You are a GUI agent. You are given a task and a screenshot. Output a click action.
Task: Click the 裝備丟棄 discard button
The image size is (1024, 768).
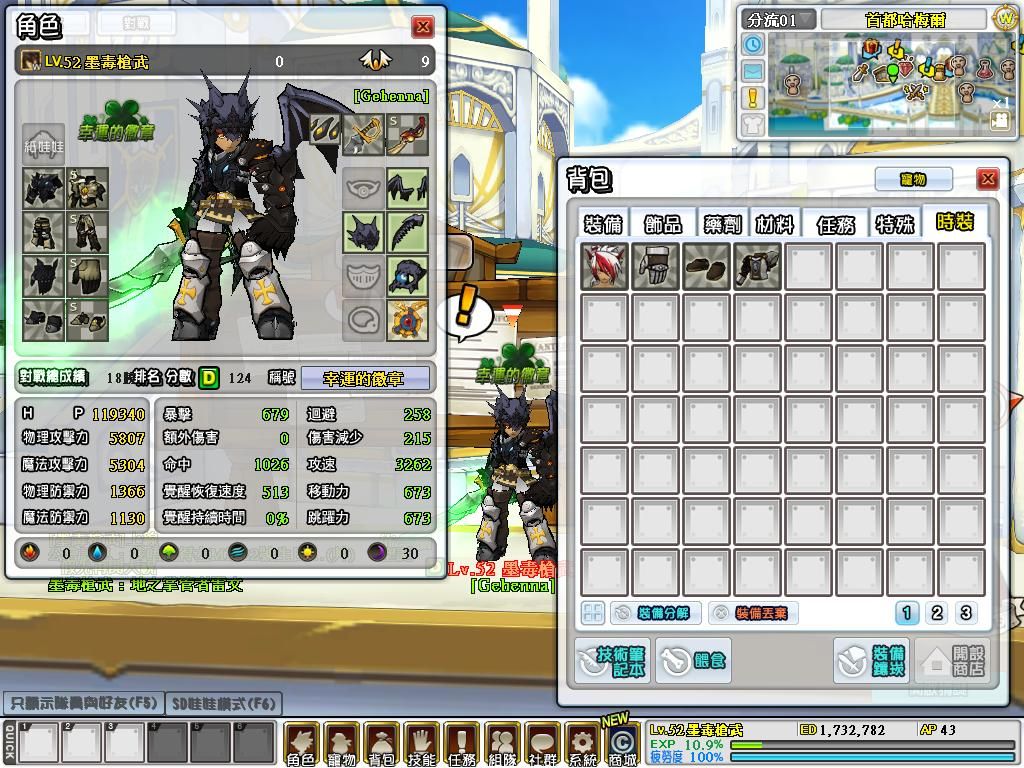coord(753,613)
